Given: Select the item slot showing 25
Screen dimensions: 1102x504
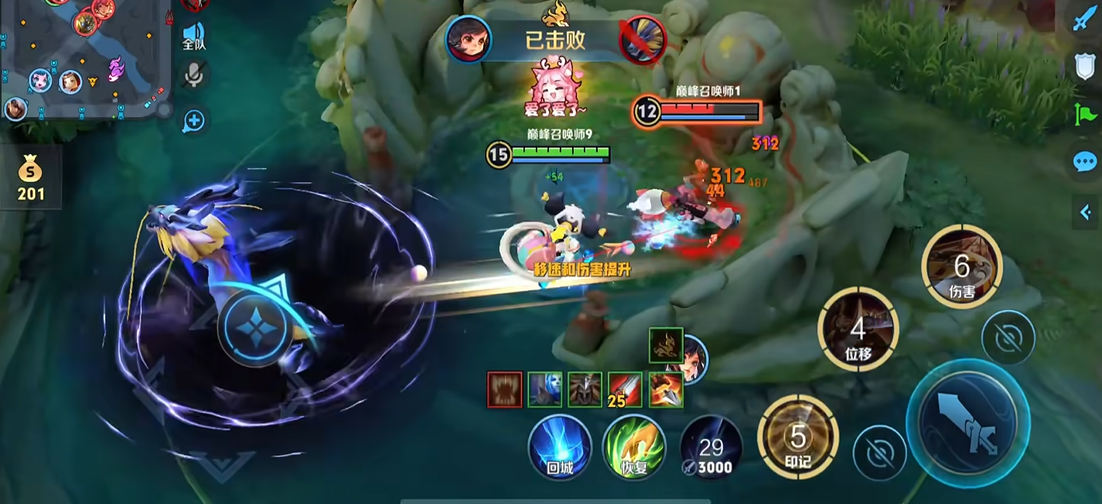Looking at the screenshot, I should pyautogui.click(x=626, y=389).
